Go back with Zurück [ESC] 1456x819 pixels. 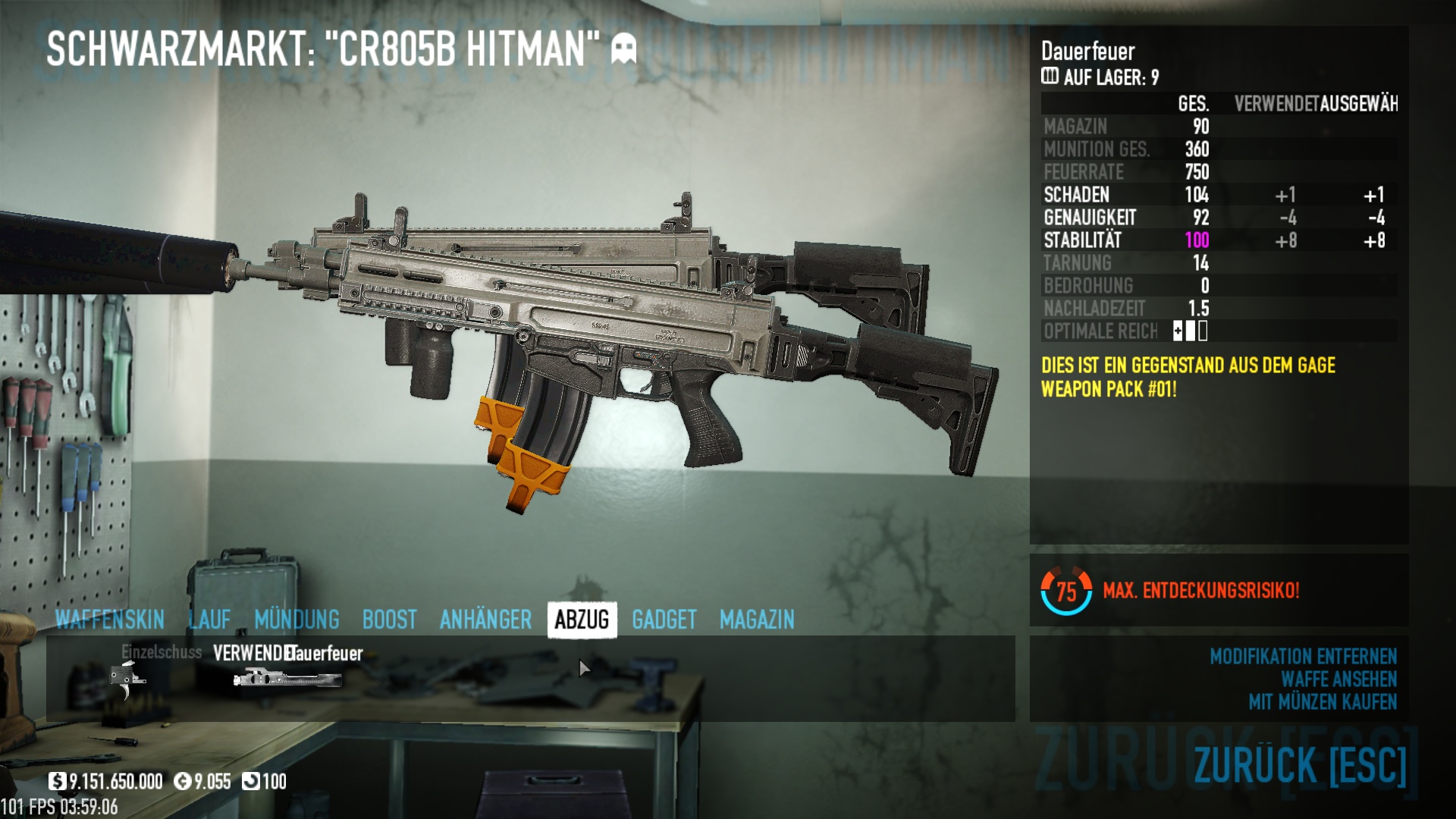(1300, 764)
